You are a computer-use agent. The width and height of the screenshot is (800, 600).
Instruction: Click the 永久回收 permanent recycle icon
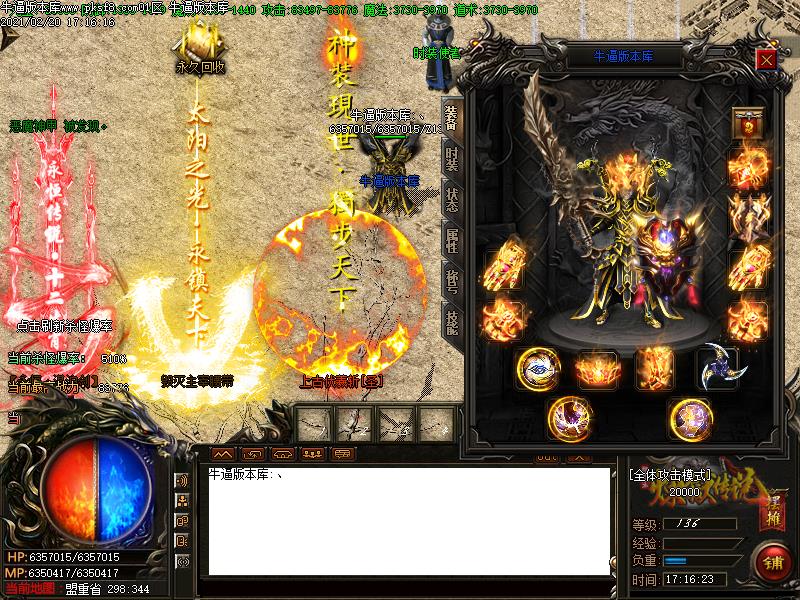pos(200,48)
